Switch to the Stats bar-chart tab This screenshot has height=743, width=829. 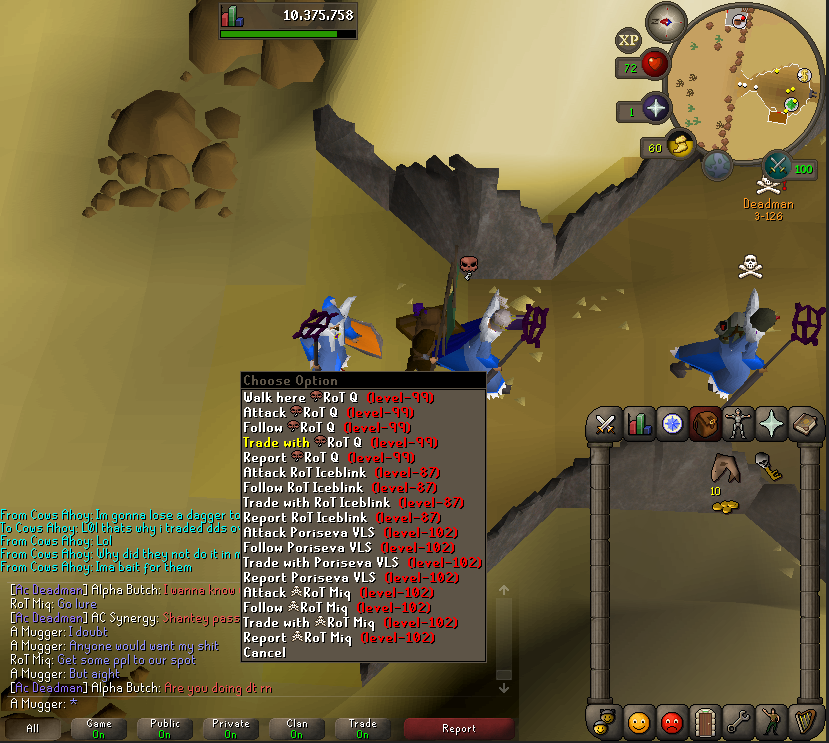pos(638,424)
